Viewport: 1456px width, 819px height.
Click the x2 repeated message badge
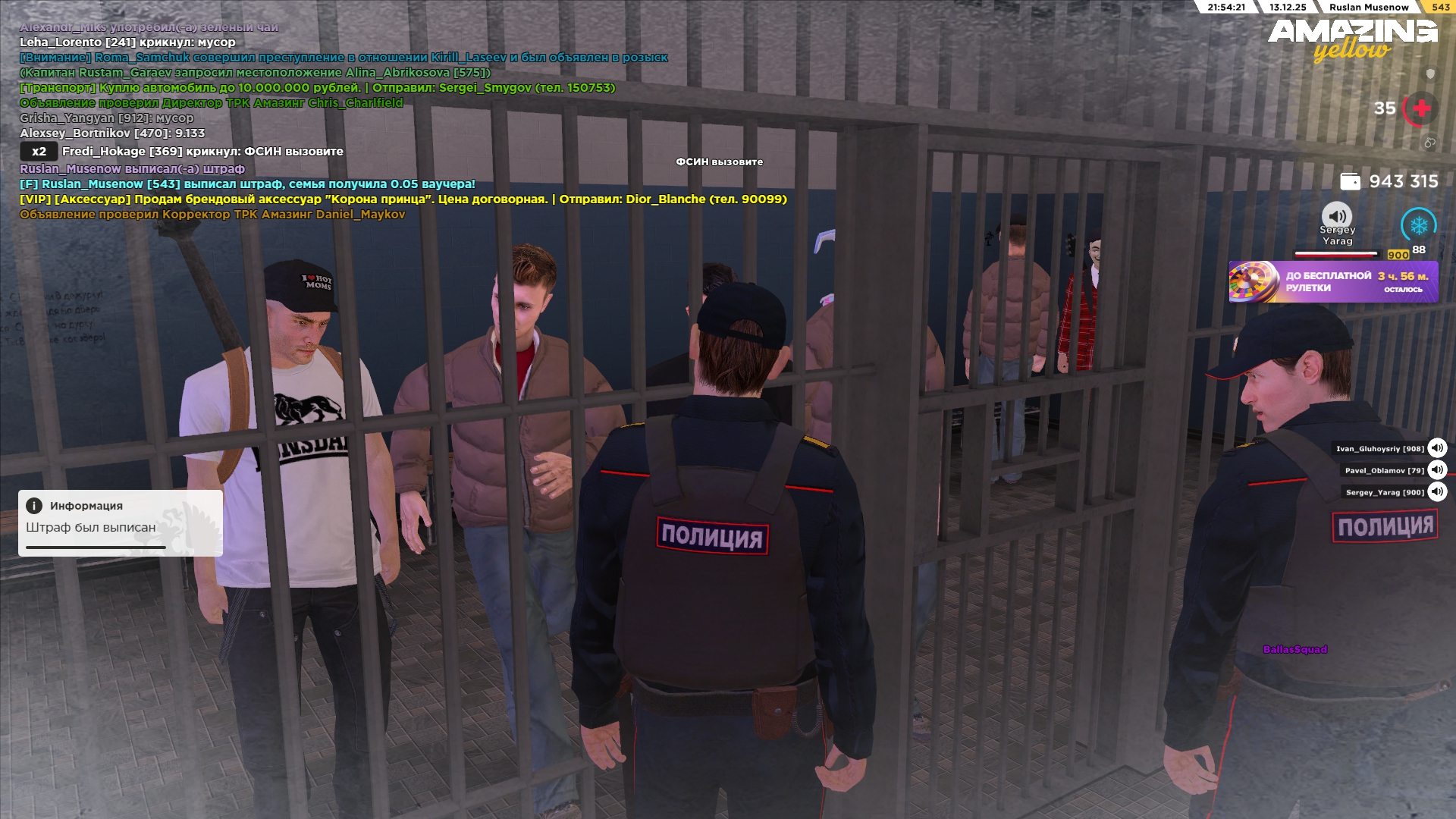39,152
